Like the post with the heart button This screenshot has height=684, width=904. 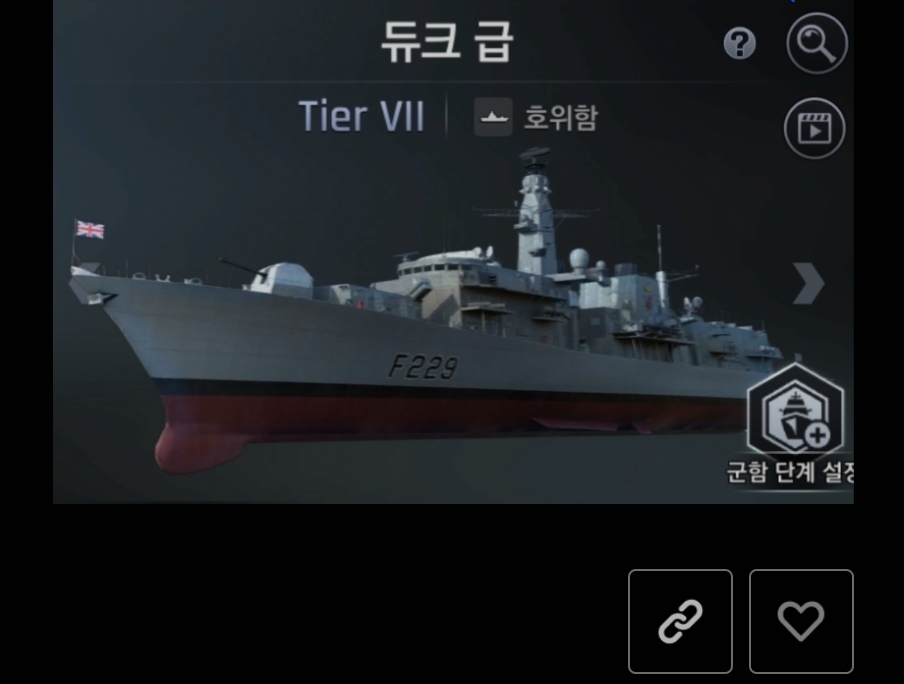click(801, 621)
